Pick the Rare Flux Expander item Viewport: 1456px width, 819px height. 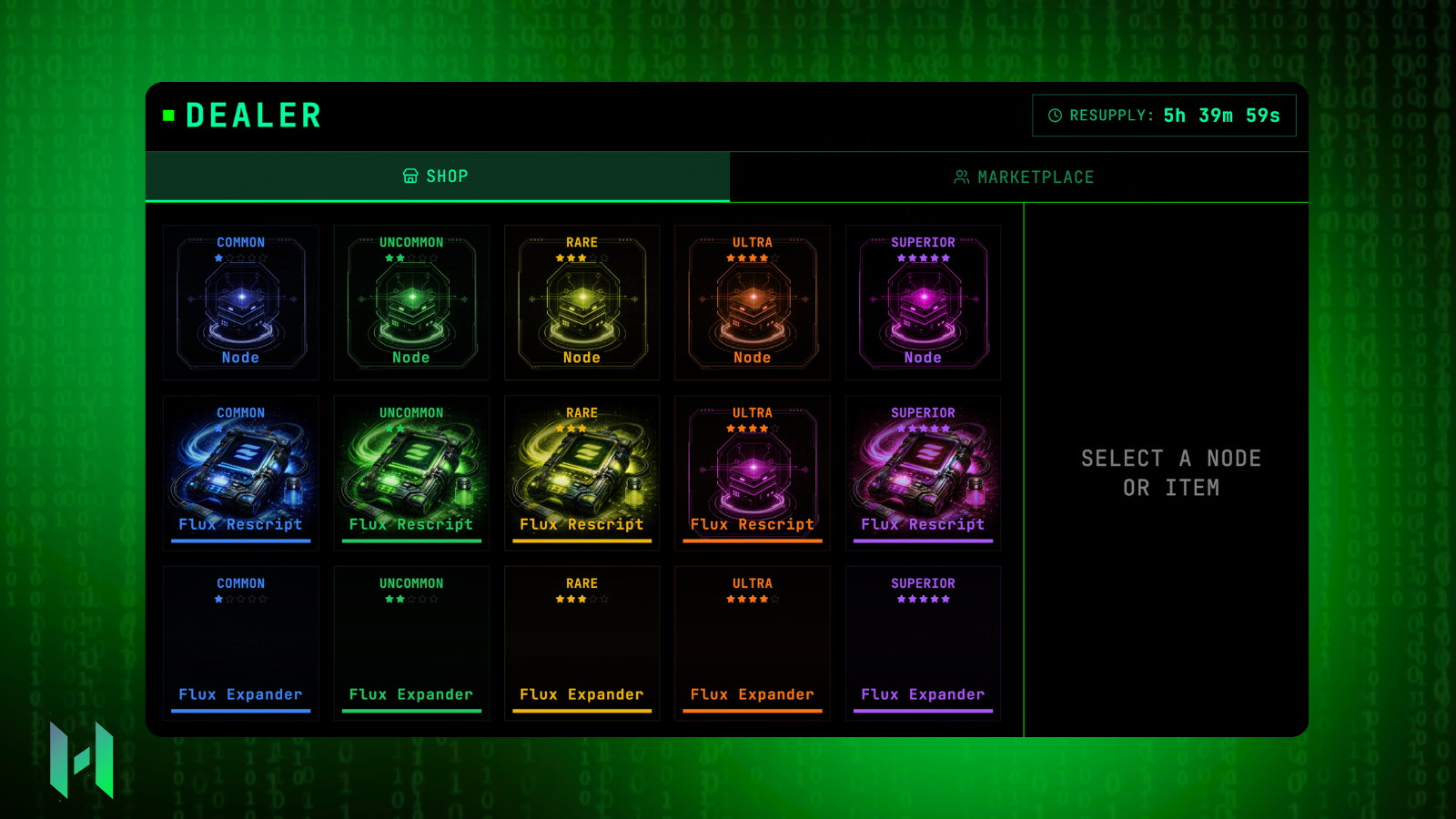[x=581, y=642]
